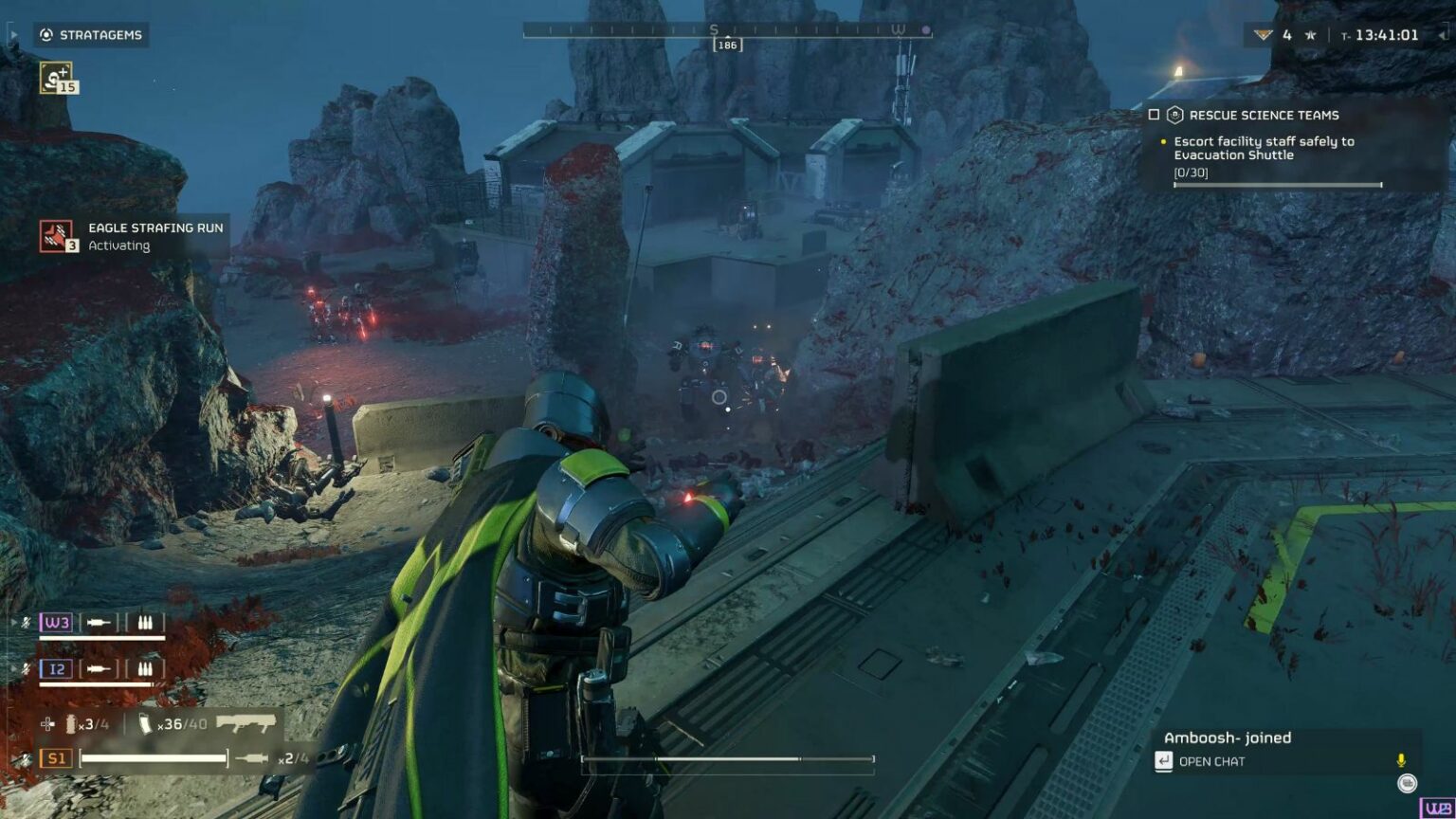This screenshot has width=1456, height=819.
Task: Click the grenade icon showing x3/4
Action: tap(70, 724)
